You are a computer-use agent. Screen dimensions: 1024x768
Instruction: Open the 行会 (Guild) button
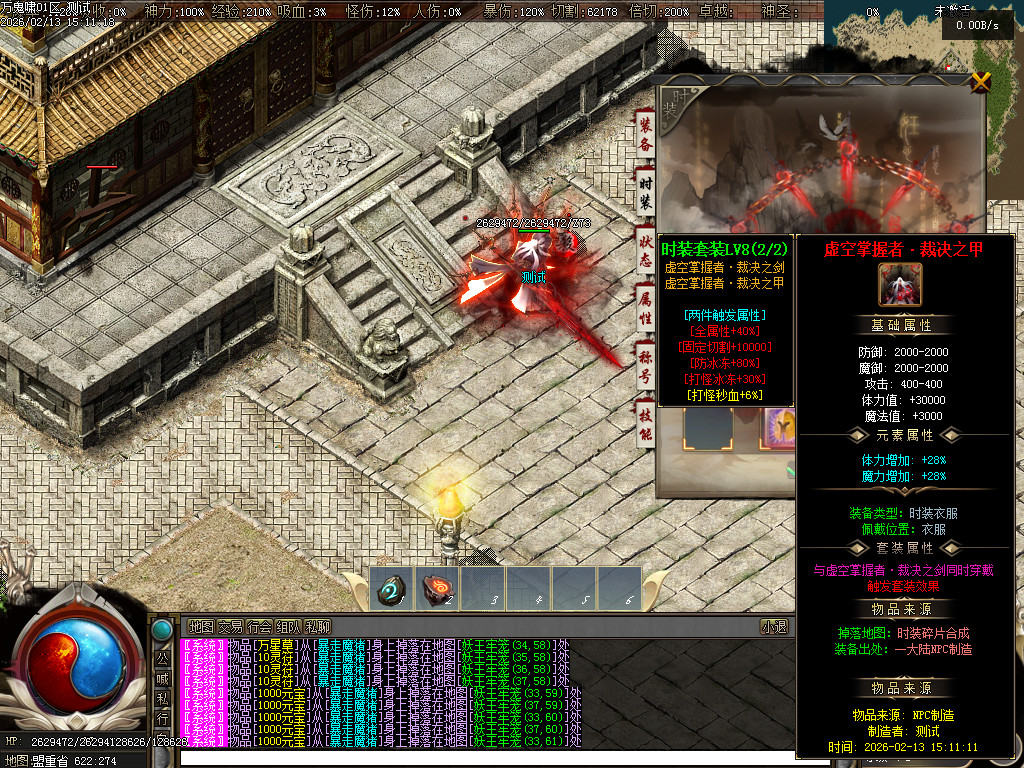259,626
